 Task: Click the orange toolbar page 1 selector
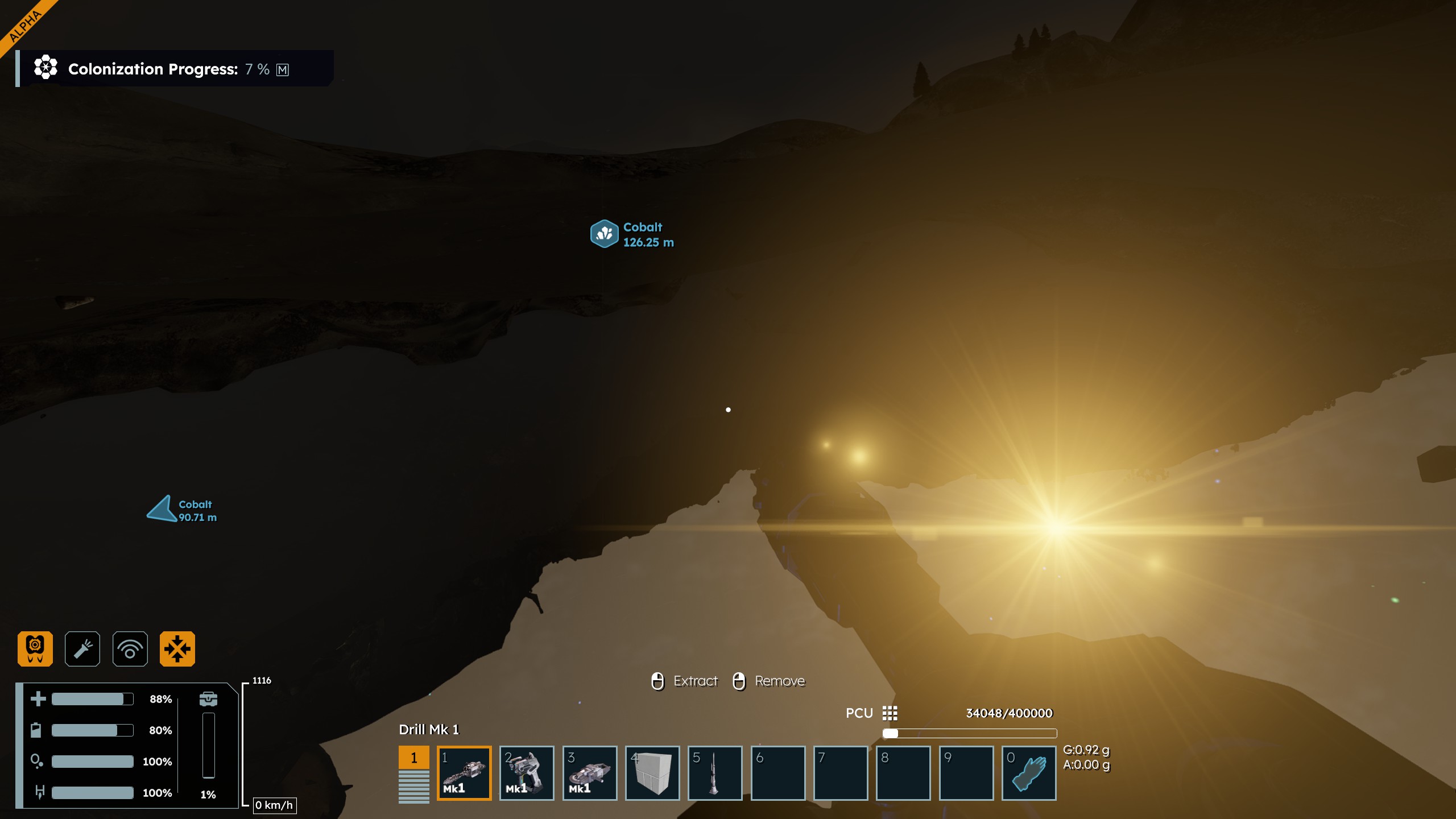click(413, 758)
